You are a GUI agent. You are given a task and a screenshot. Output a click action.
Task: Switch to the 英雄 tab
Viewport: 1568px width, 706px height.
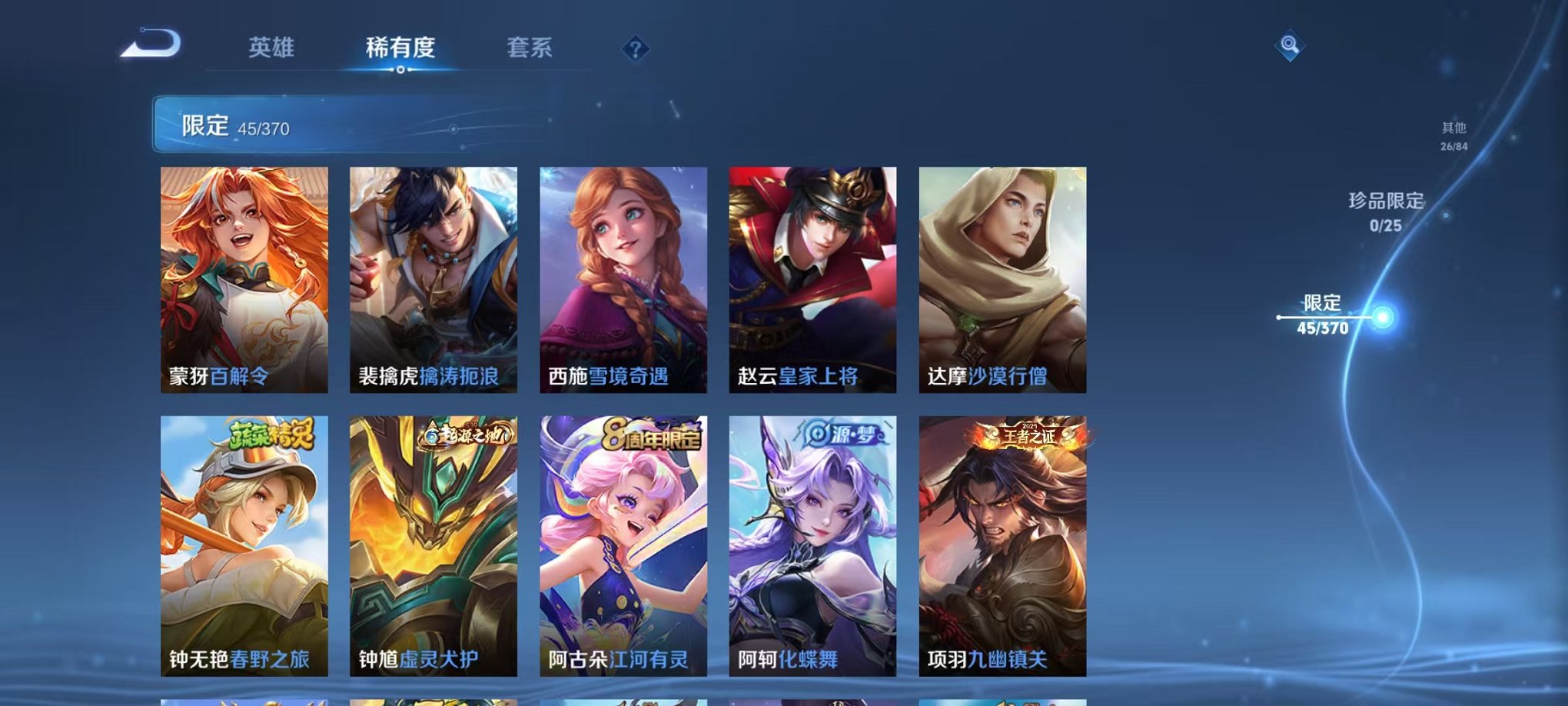click(x=274, y=48)
